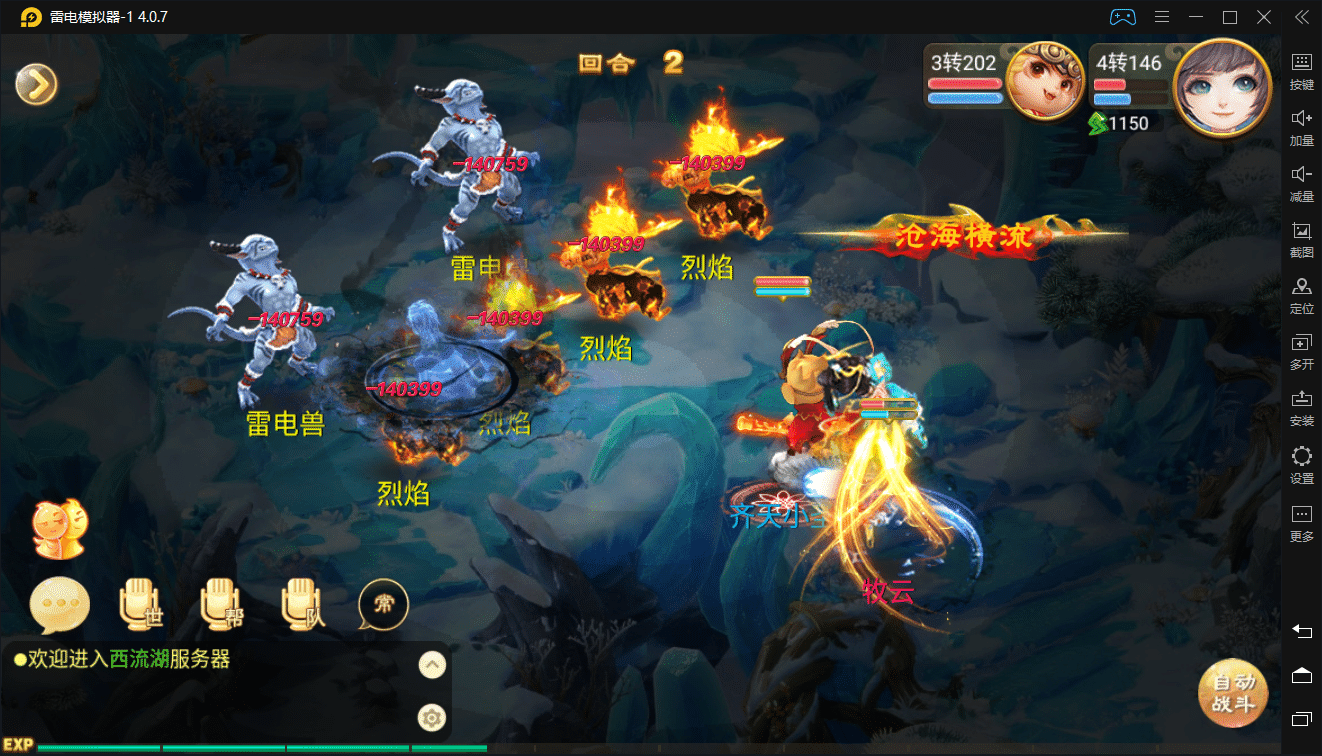The height and width of the screenshot is (756, 1322).
Task: Open the friends icon with two figures
Action: click(x=60, y=528)
